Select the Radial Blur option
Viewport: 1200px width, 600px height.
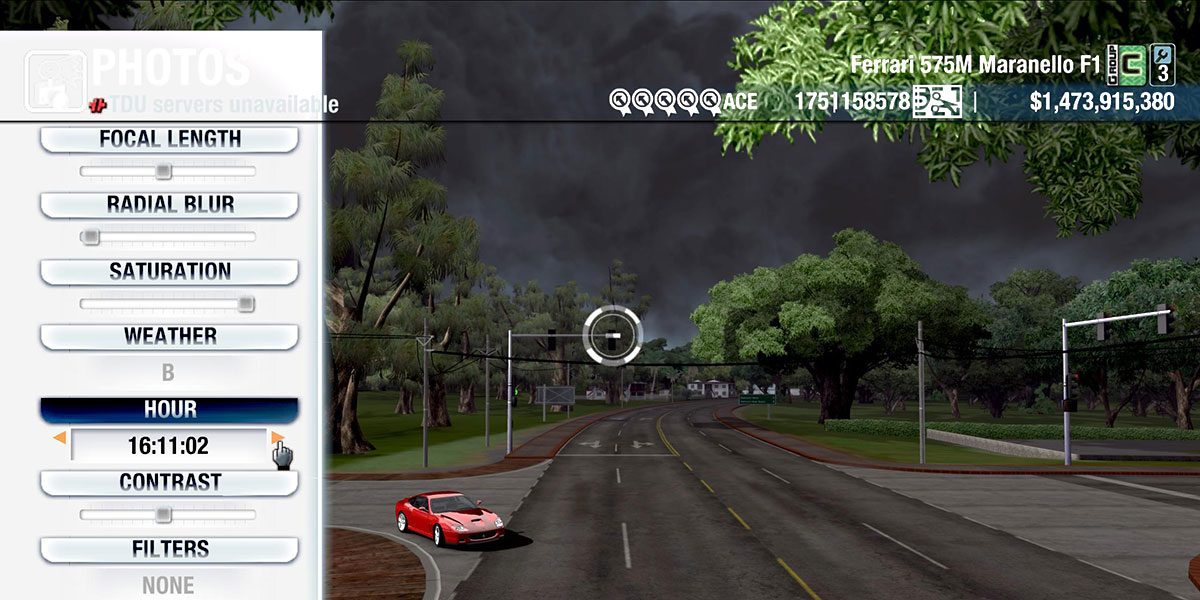(169, 205)
